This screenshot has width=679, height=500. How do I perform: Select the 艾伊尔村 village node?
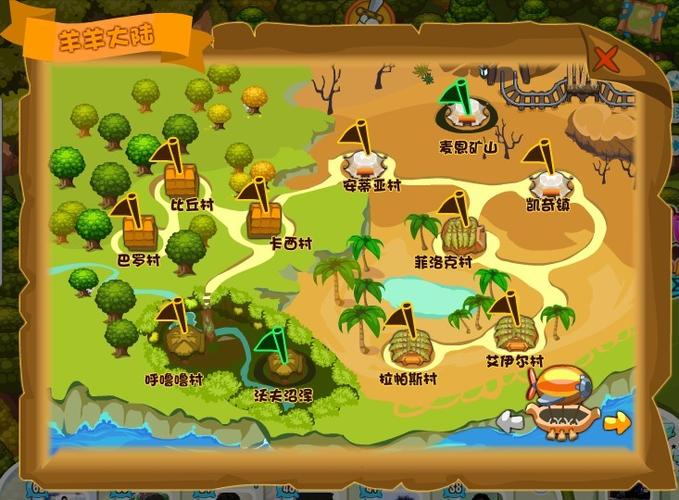tap(515, 330)
